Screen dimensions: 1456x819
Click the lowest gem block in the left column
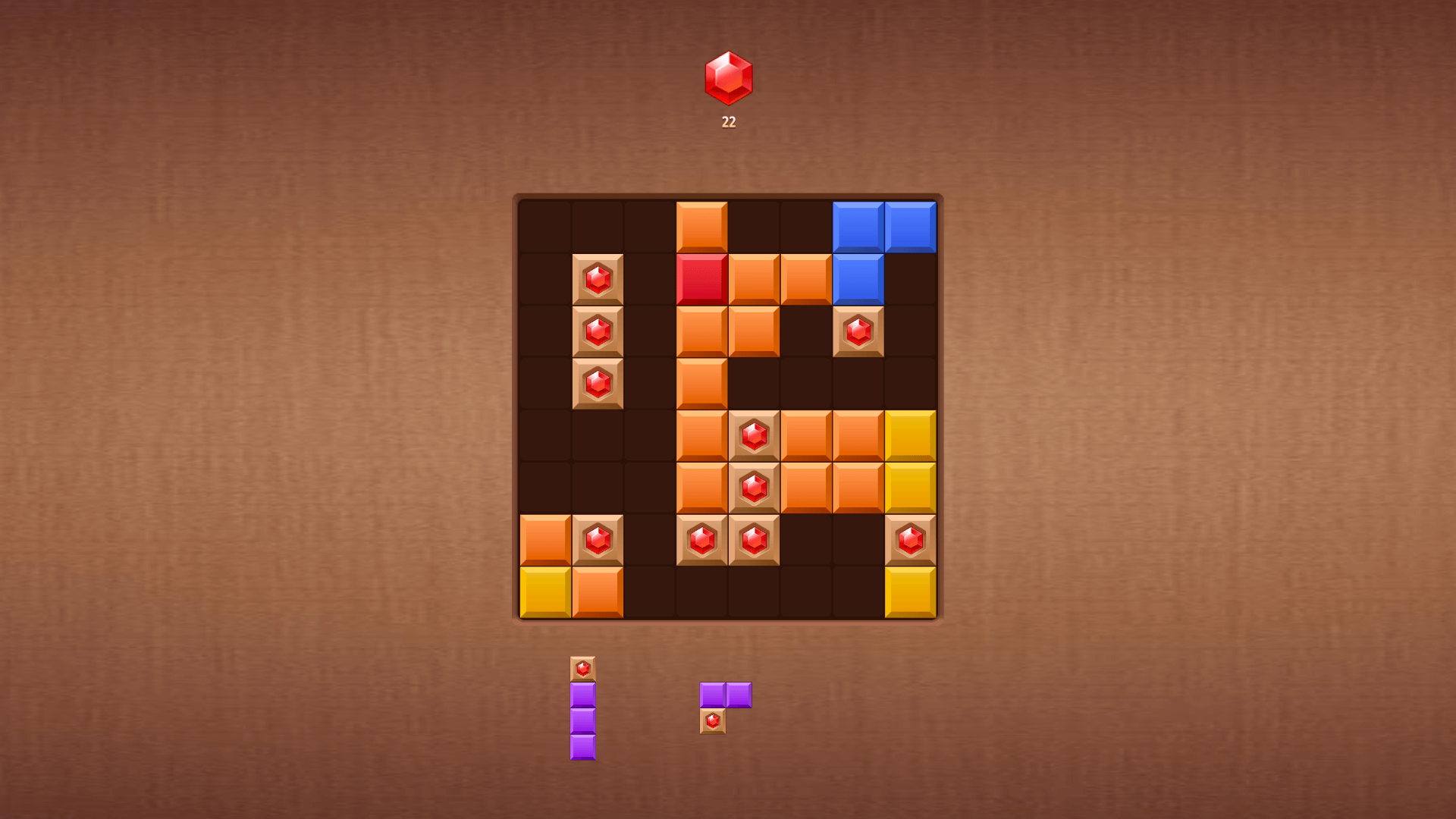click(598, 381)
